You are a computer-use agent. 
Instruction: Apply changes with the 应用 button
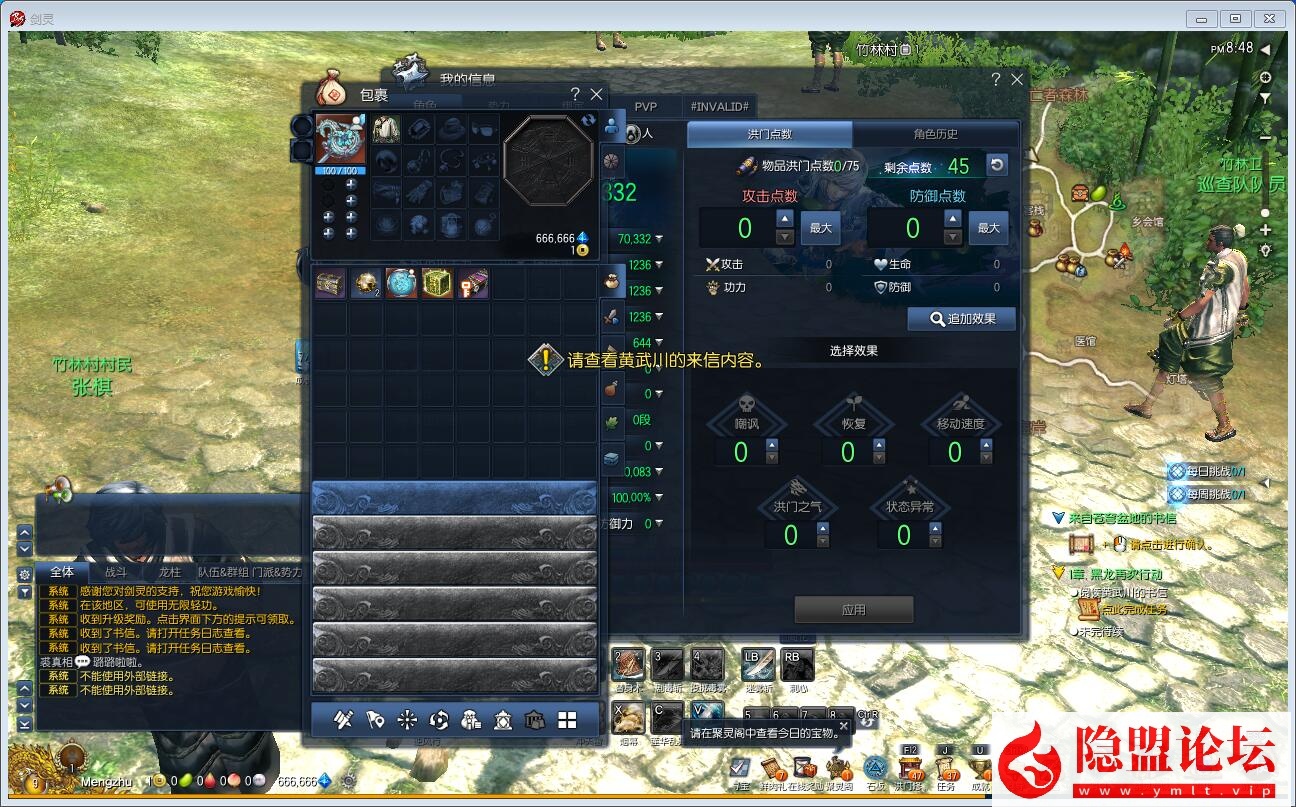pos(853,609)
